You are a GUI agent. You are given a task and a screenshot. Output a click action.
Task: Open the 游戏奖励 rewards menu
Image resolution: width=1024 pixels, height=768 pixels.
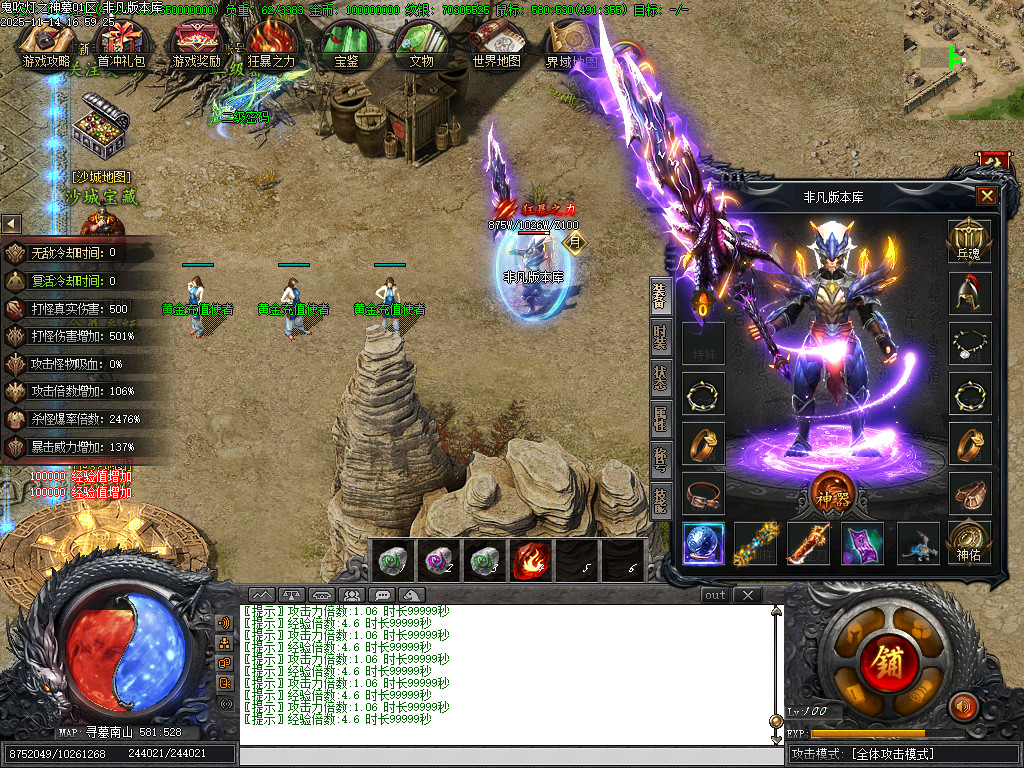(x=197, y=44)
